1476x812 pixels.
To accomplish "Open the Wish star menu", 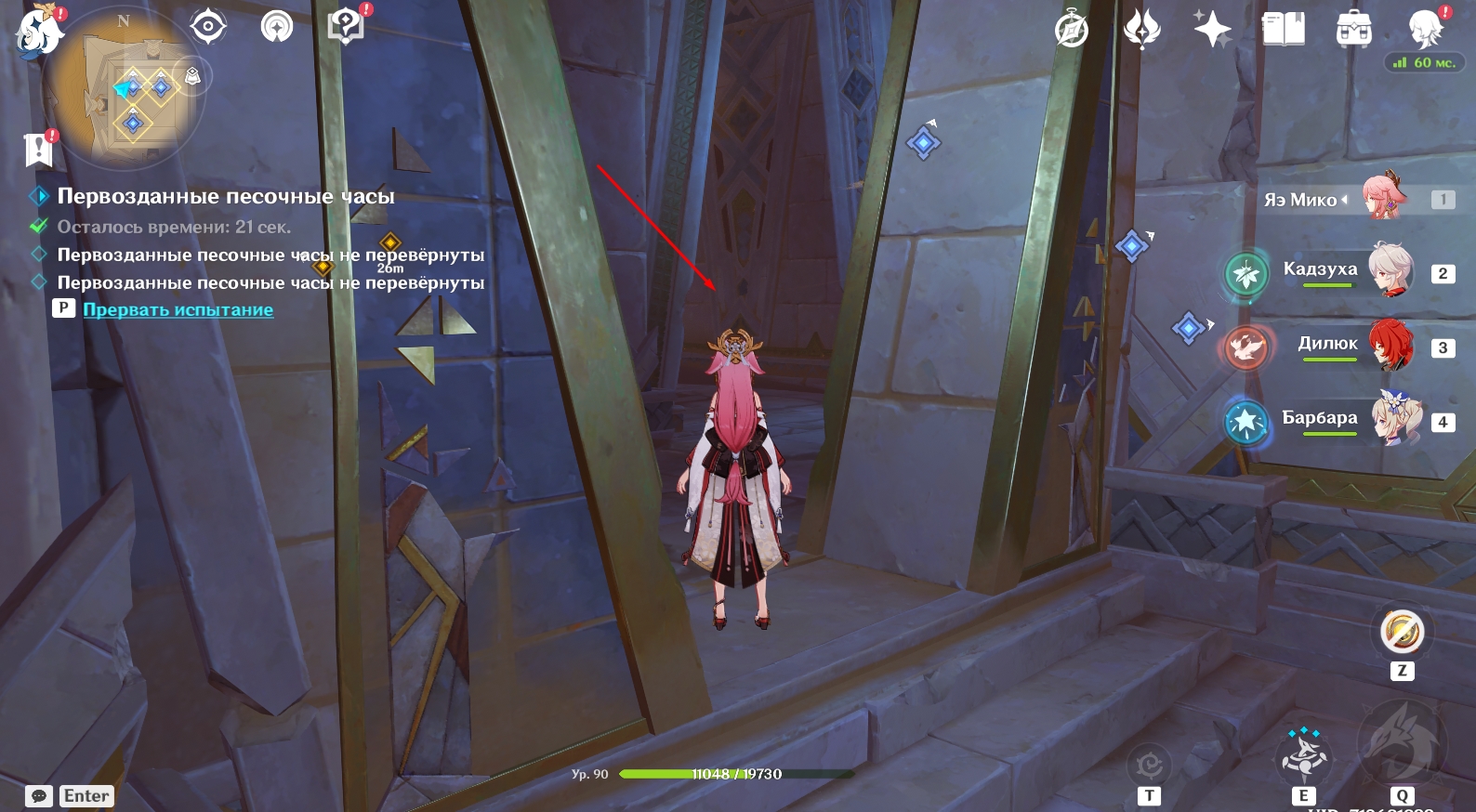I will point(1212,30).
